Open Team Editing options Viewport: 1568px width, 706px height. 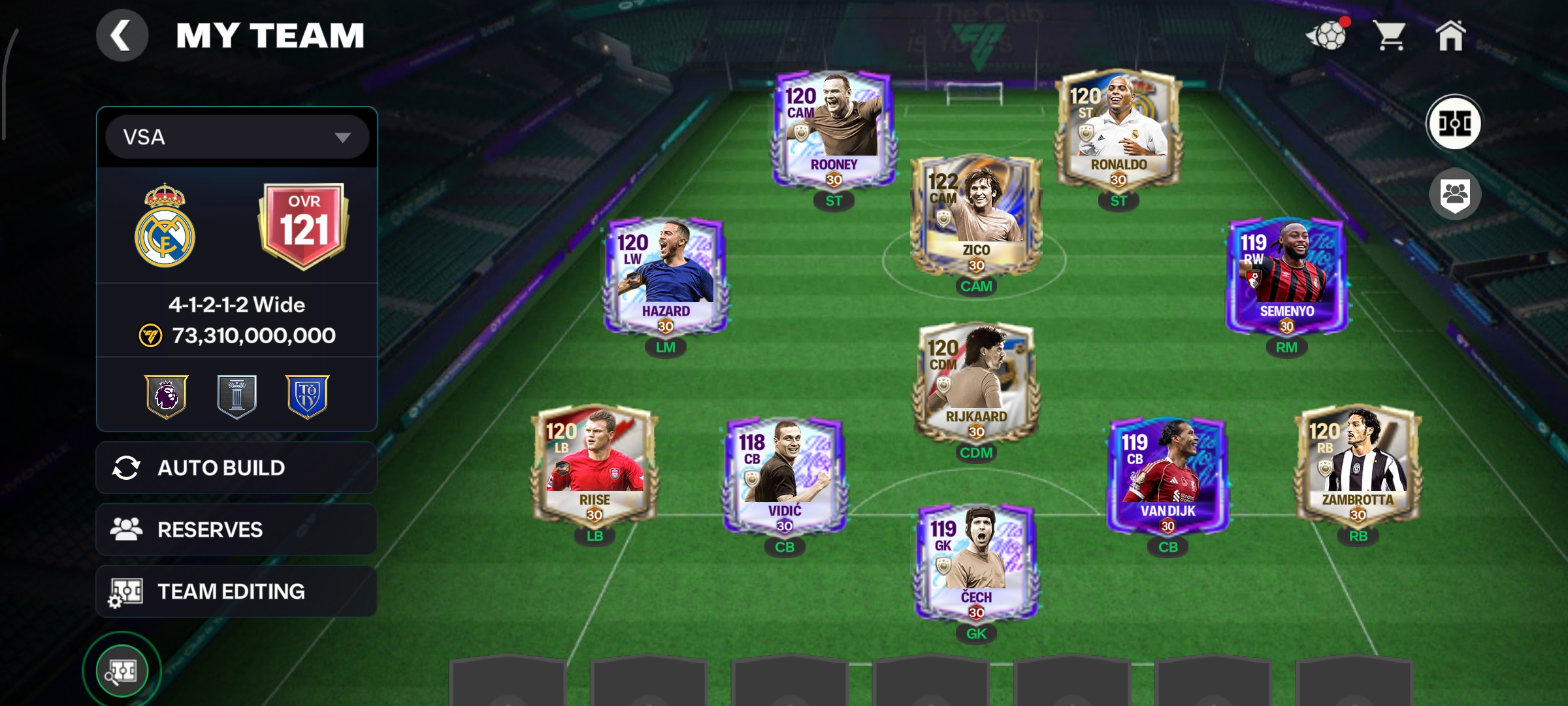tap(237, 592)
